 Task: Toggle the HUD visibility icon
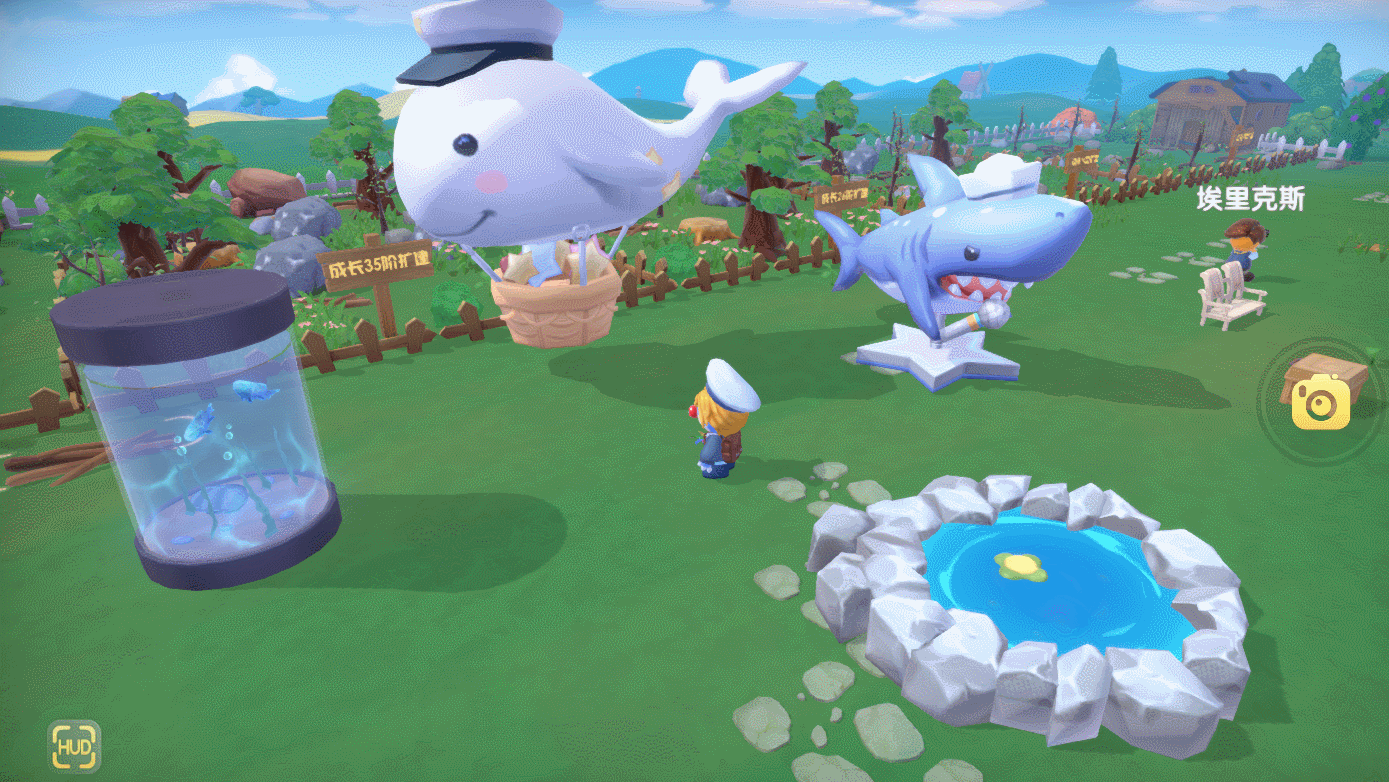(x=75, y=746)
